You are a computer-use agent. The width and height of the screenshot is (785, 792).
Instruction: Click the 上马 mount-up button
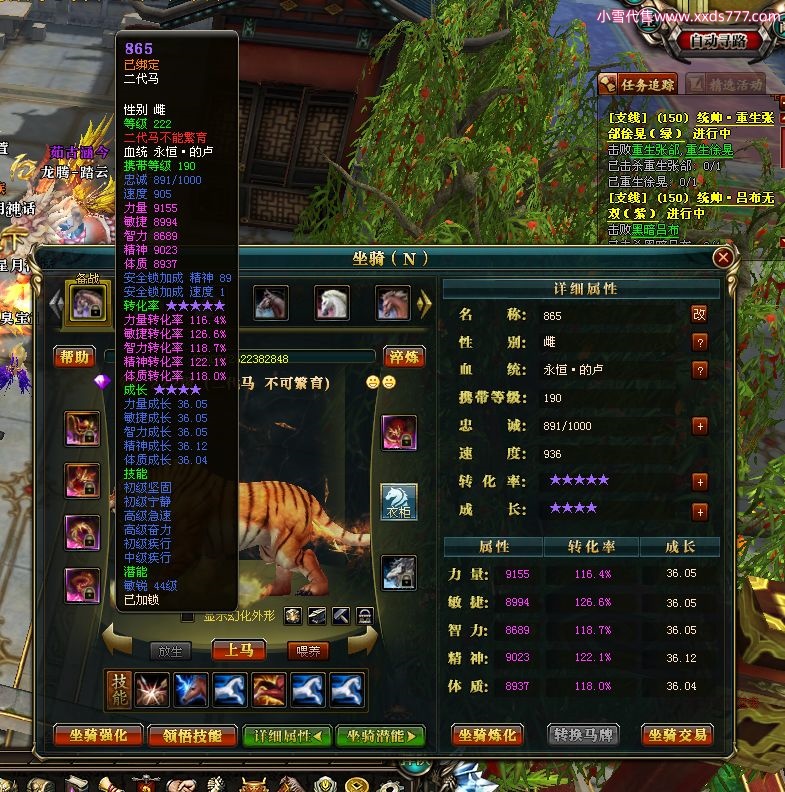pyautogui.click(x=238, y=650)
